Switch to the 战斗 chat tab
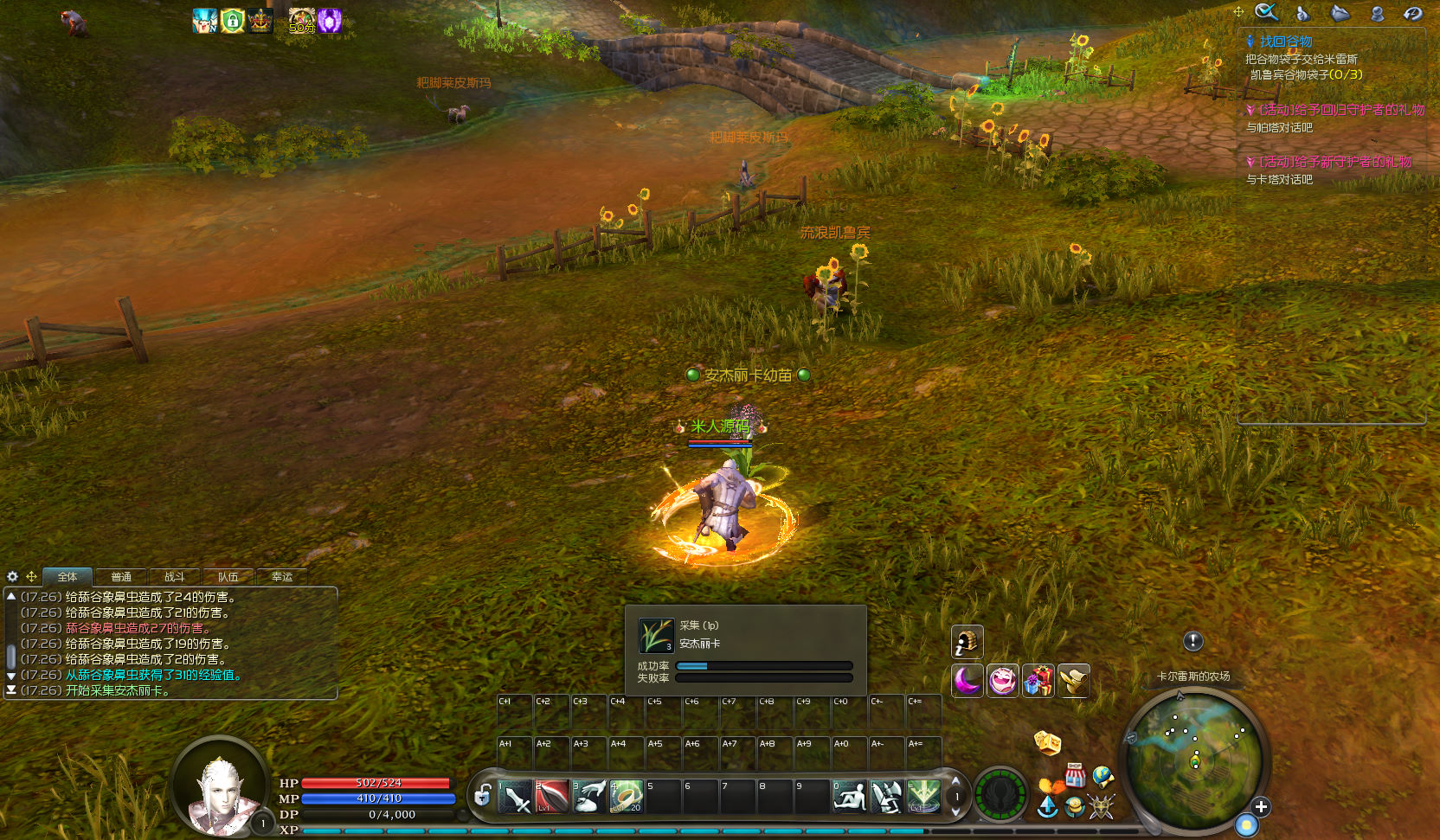Image resolution: width=1440 pixels, height=840 pixels. pyautogui.click(x=175, y=577)
